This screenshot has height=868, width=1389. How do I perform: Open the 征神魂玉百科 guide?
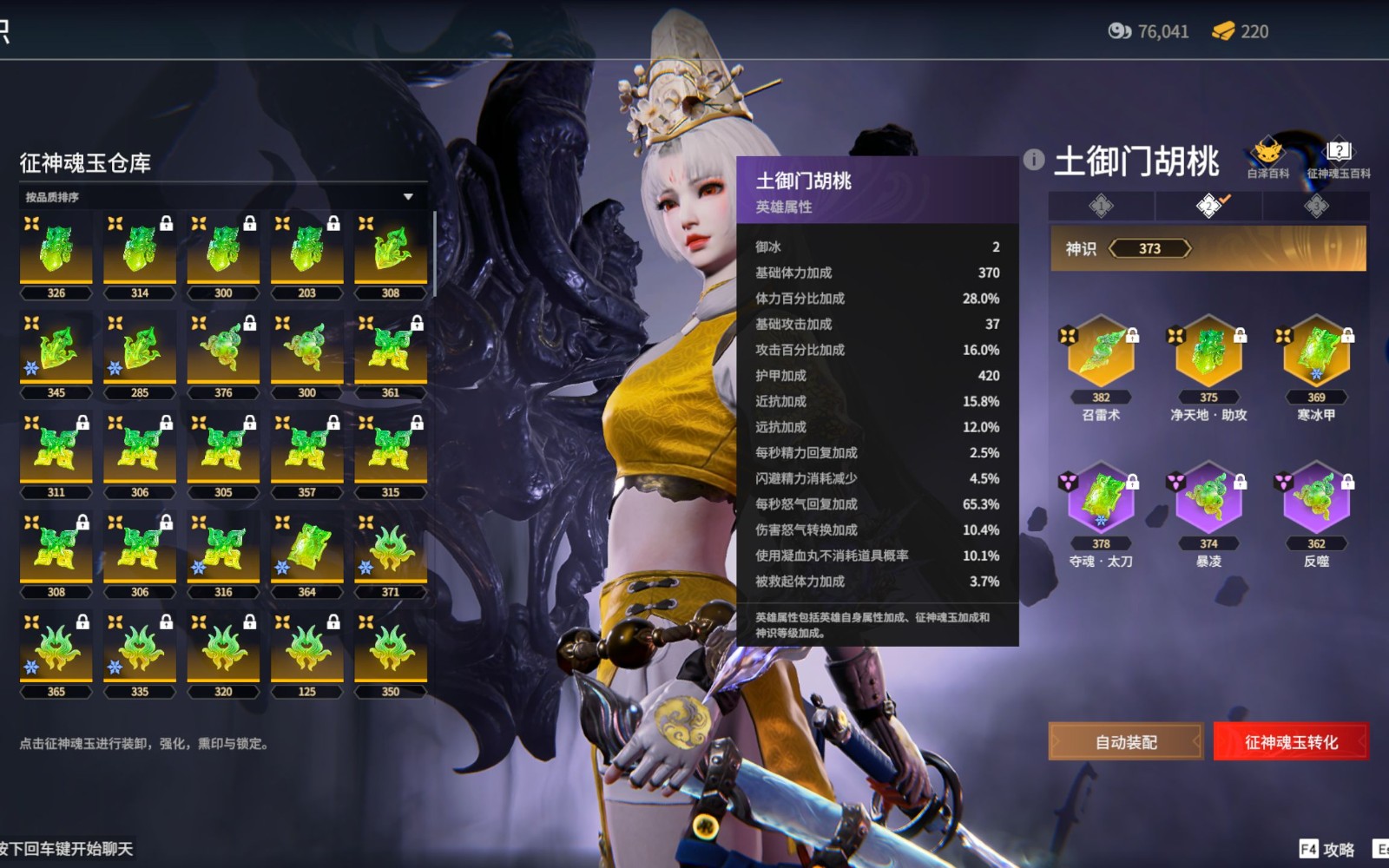(1339, 159)
